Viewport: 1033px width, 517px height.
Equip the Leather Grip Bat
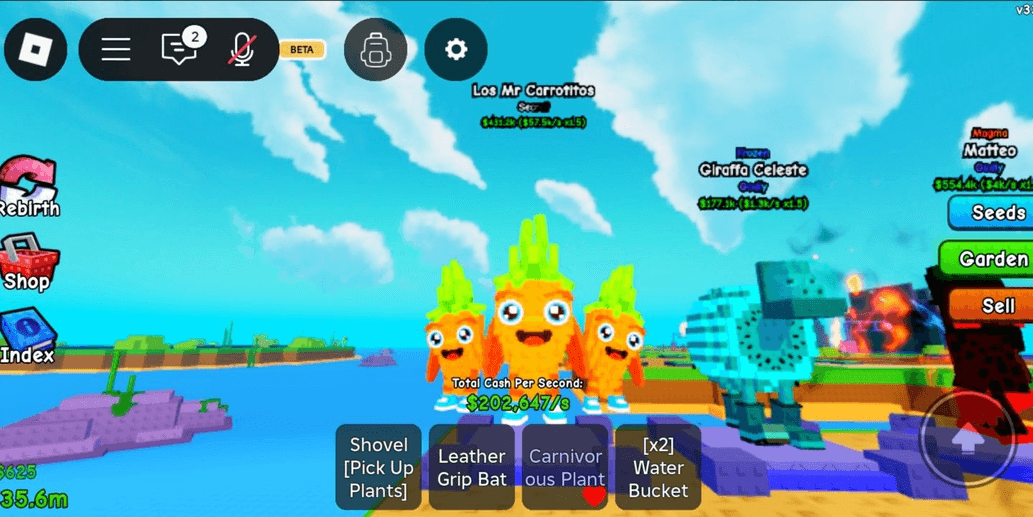pyautogui.click(x=472, y=467)
